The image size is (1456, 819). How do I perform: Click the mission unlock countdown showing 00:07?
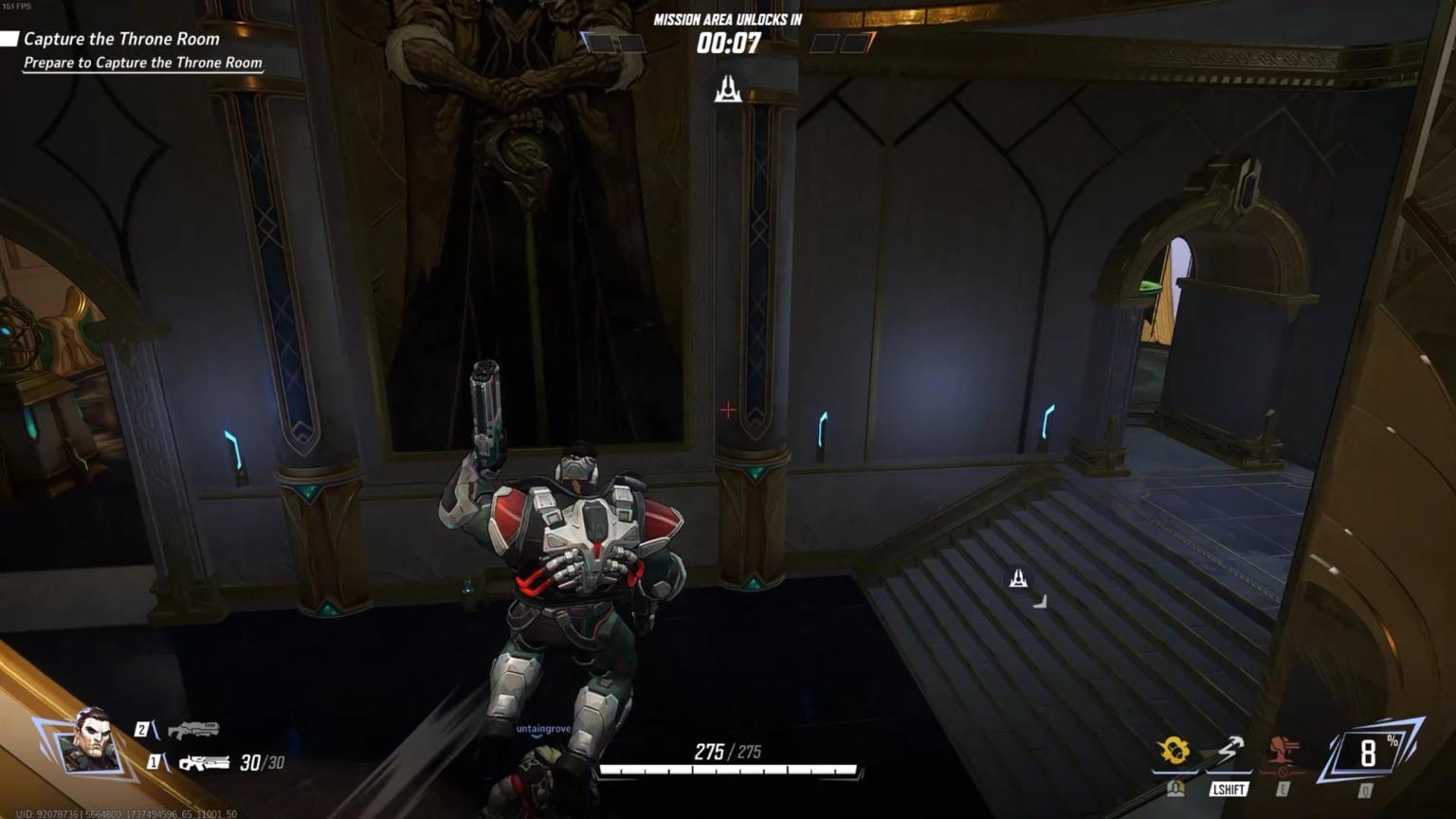click(726, 42)
